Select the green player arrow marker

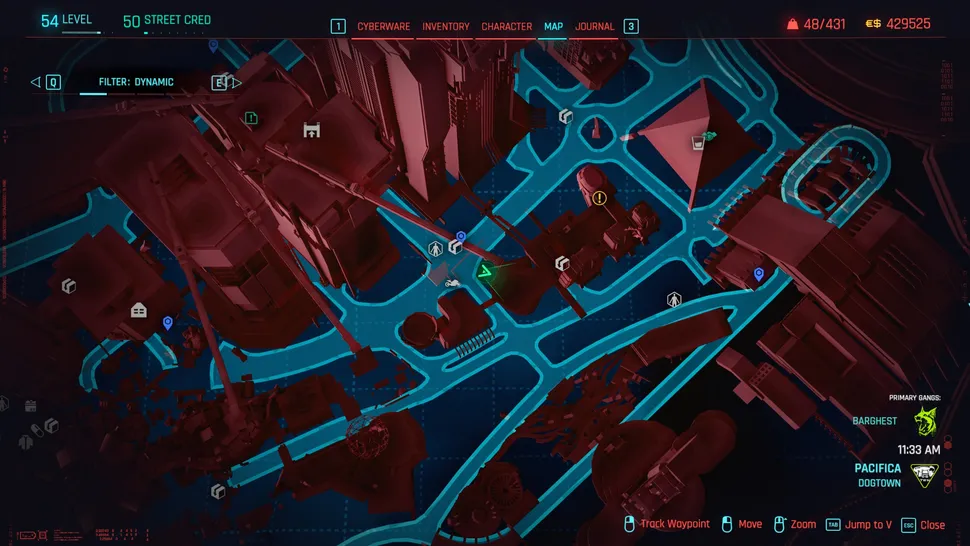[485, 272]
